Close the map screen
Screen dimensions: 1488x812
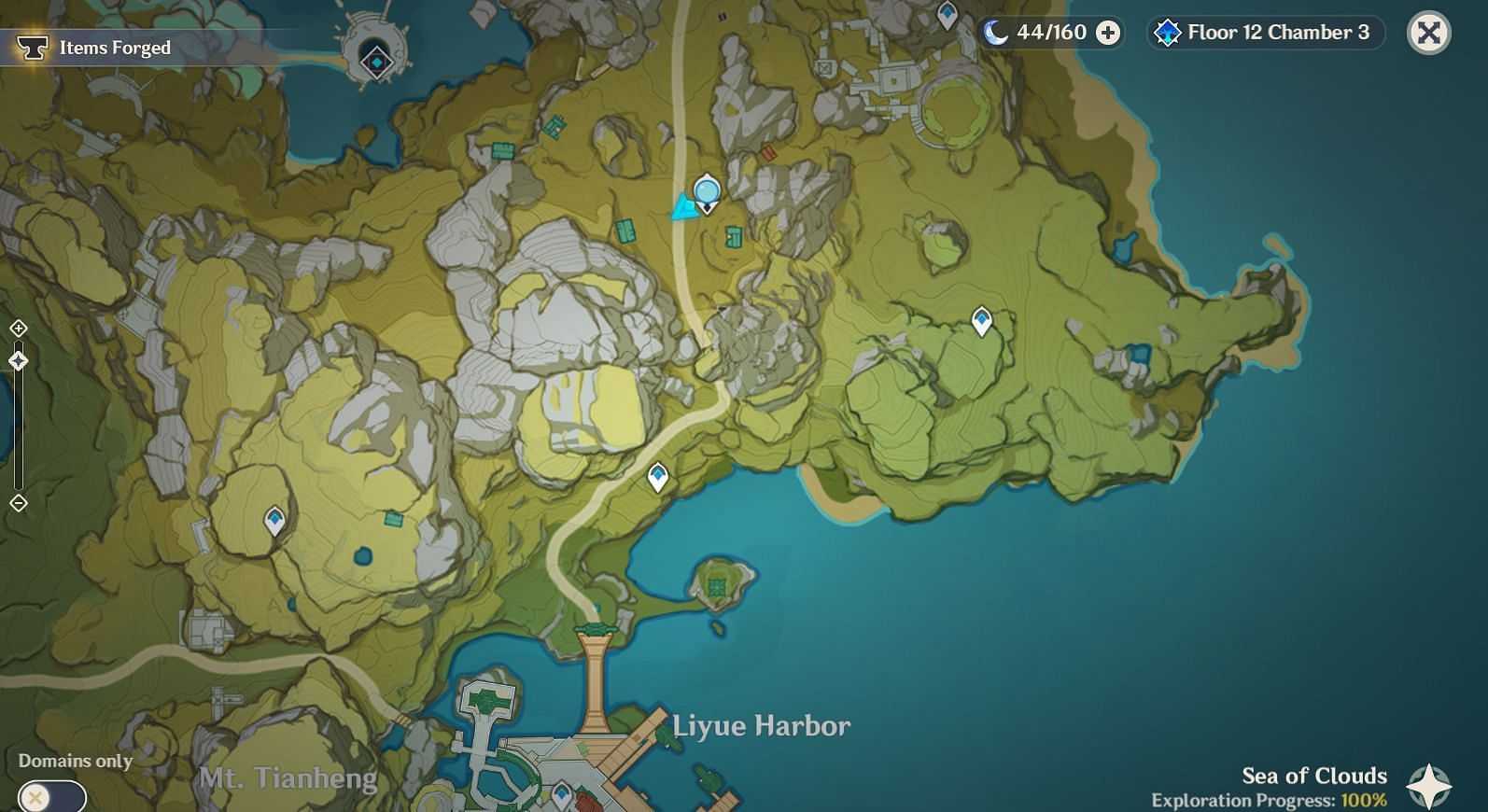click(x=1428, y=33)
